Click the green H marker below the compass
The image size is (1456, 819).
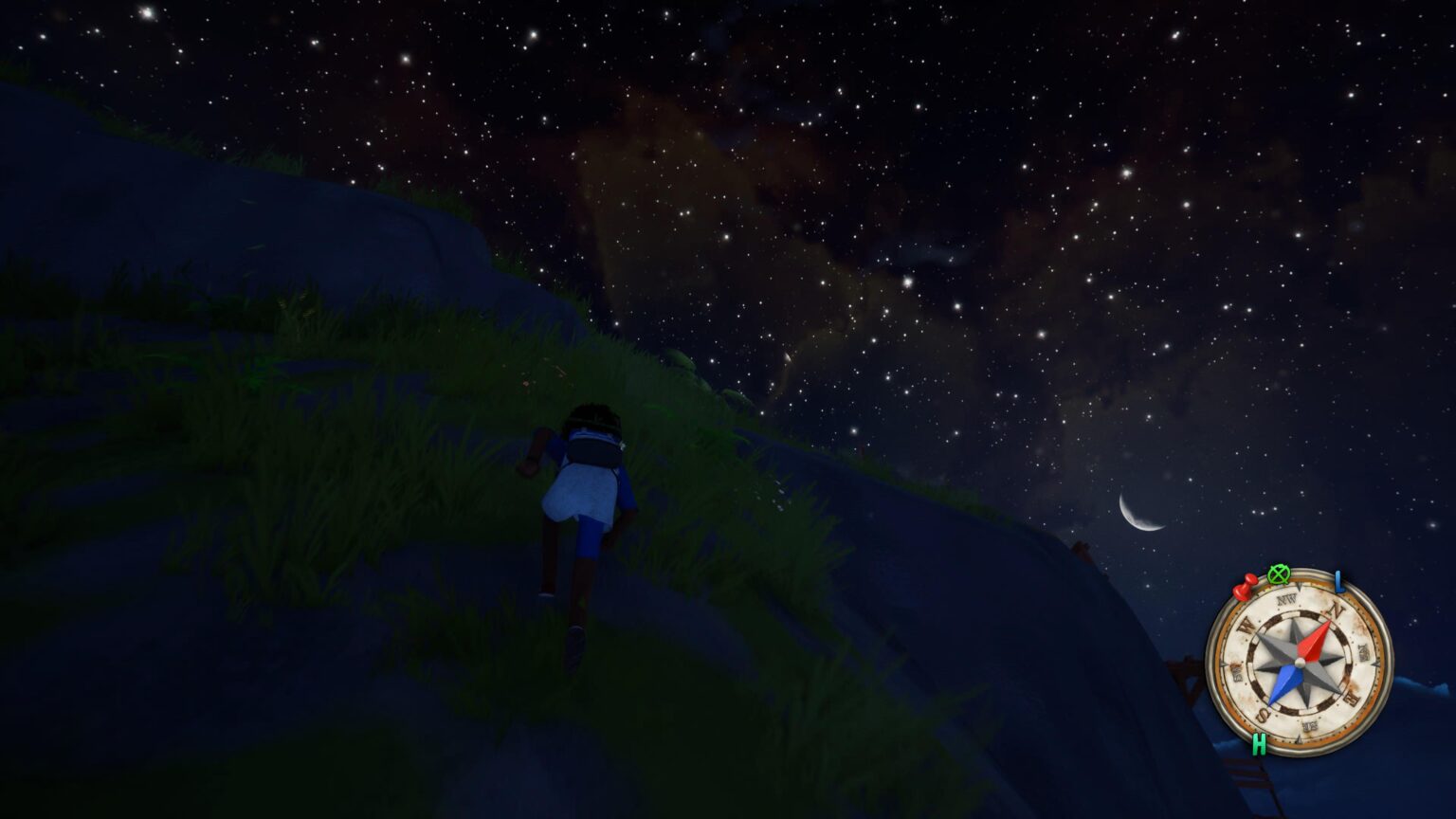(1260, 743)
